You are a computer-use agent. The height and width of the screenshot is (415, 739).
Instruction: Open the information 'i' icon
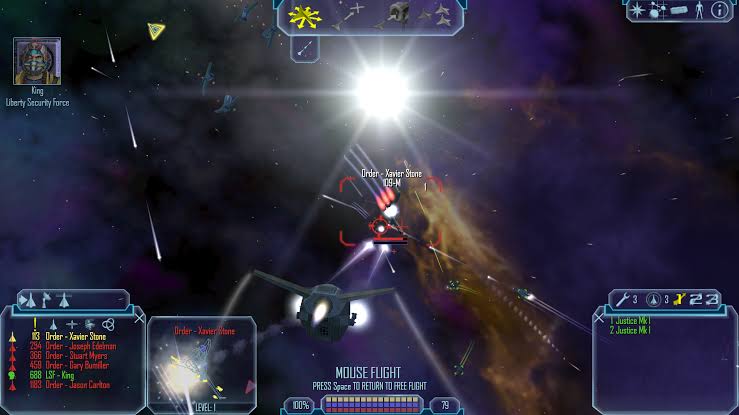pos(718,10)
